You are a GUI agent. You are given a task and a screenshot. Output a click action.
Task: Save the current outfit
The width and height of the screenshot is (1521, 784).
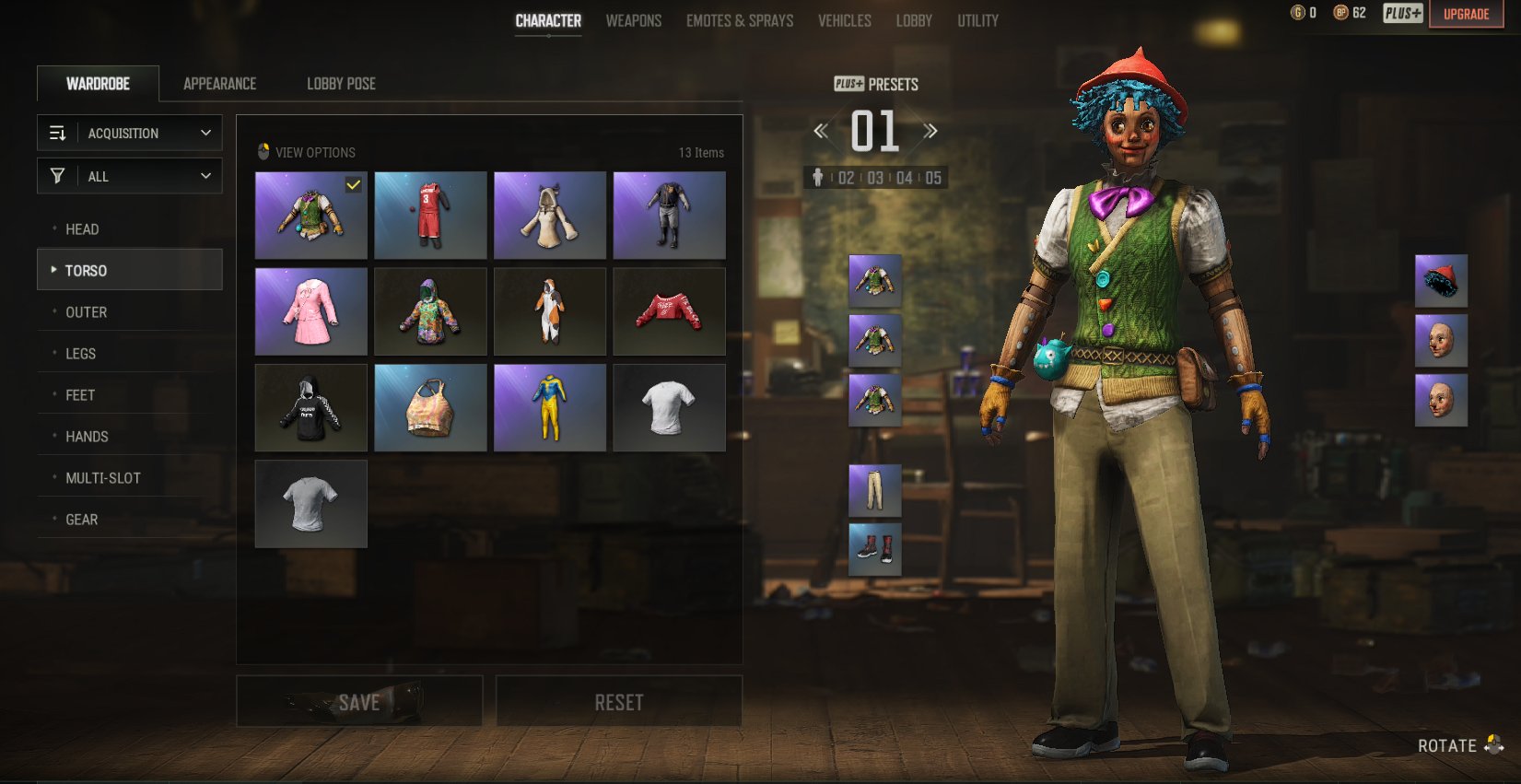(359, 702)
